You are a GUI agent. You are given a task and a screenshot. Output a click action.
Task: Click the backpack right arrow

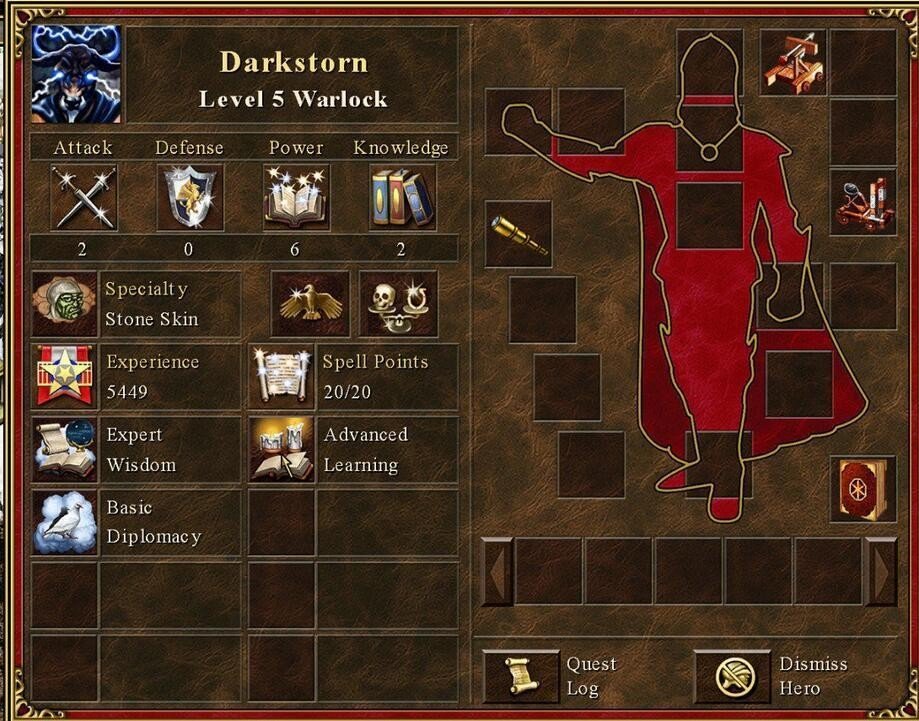(x=881, y=571)
